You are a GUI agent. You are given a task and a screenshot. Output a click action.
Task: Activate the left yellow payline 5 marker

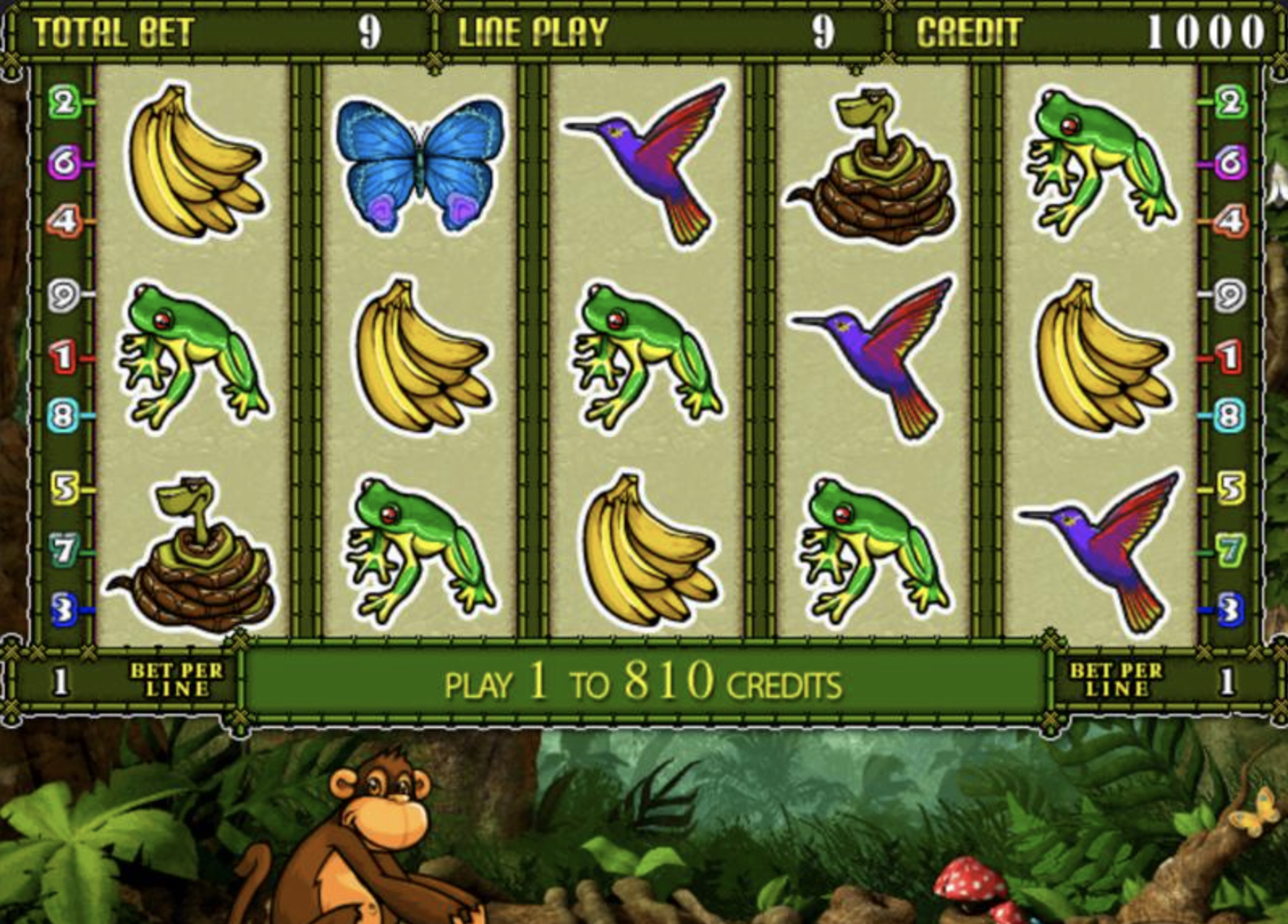point(63,488)
